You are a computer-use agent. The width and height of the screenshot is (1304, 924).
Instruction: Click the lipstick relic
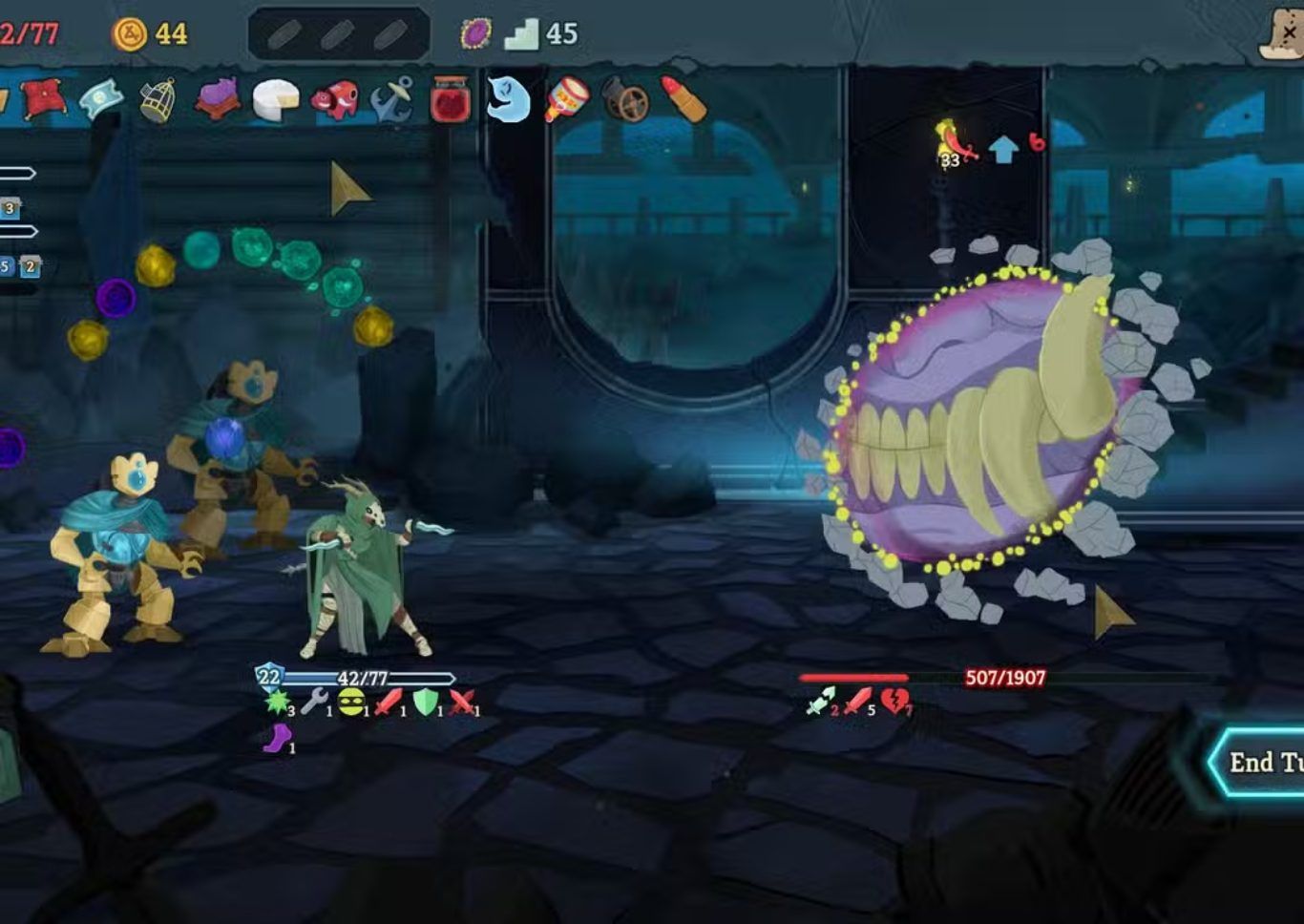[x=684, y=99]
